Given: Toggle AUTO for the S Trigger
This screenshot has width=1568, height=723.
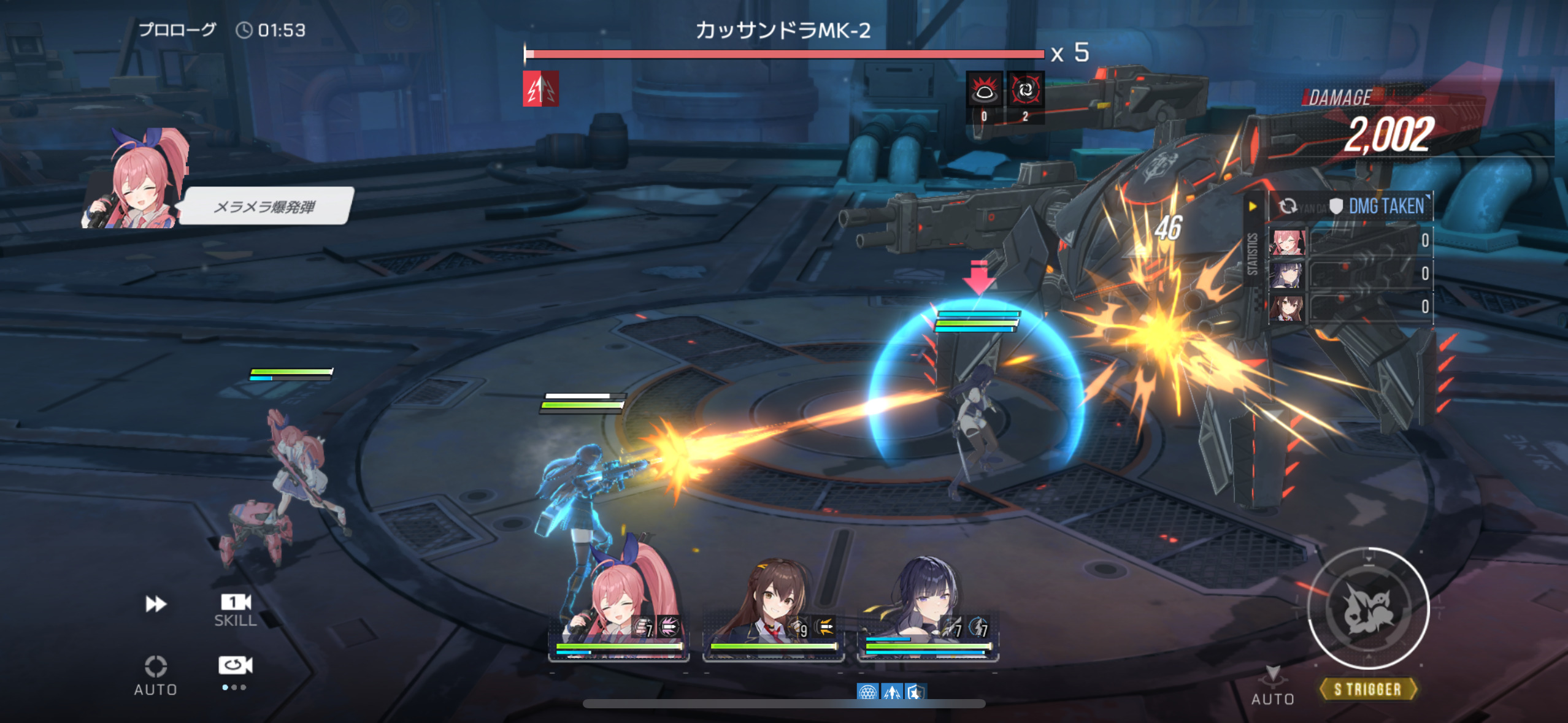Looking at the screenshot, I should (x=1273, y=686).
